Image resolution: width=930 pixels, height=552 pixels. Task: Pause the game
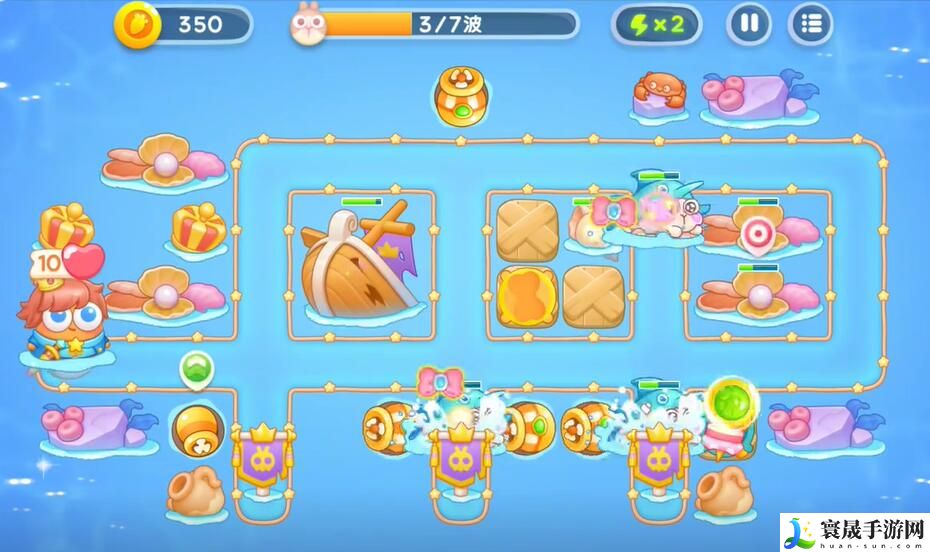(749, 24)
